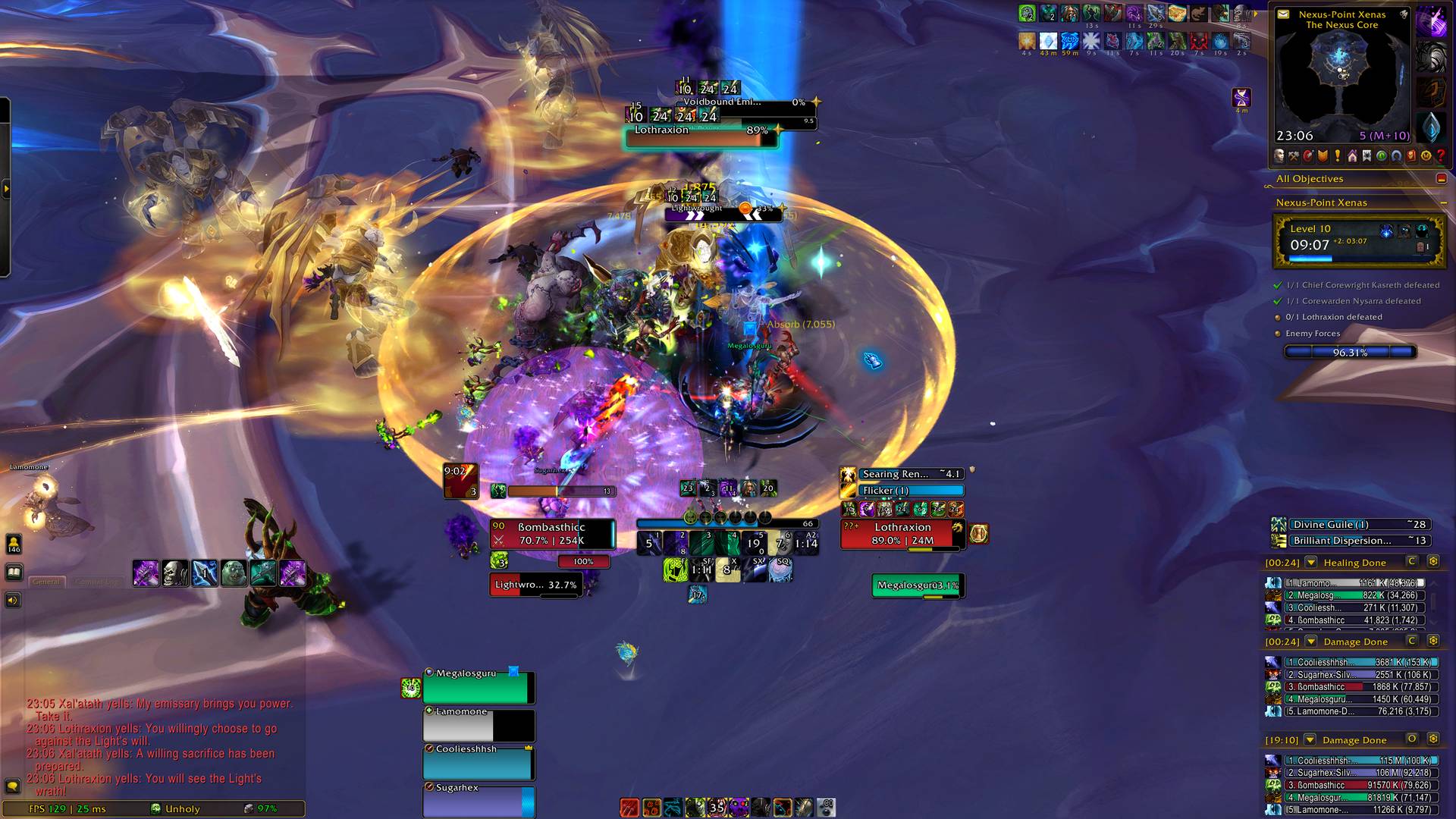Screen dimensions: 1456x819
Task: Click Cooliesshhsh's party frame
Action: (x=478, y=763)
